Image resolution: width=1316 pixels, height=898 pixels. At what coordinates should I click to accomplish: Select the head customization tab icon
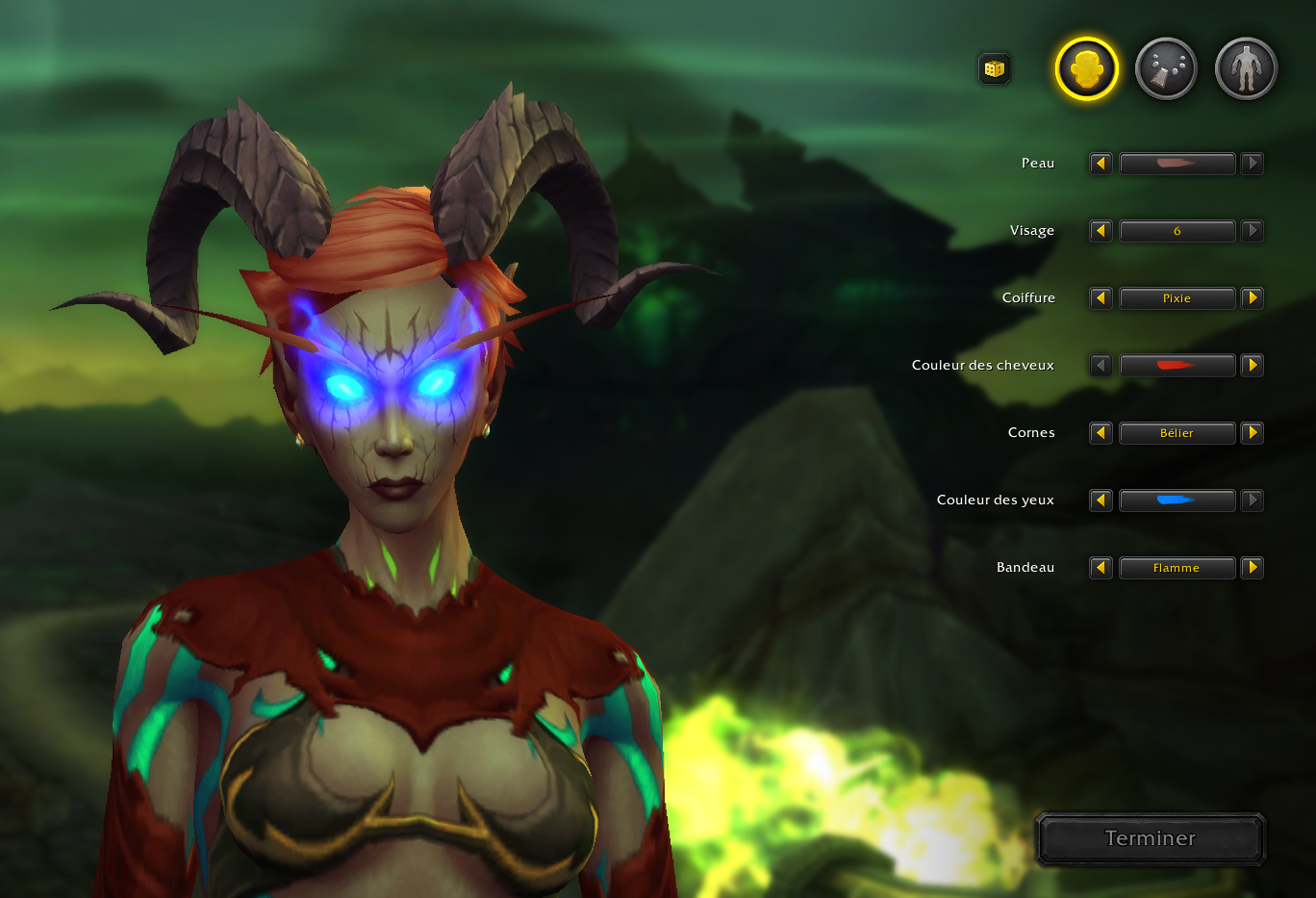(1086, 67)
